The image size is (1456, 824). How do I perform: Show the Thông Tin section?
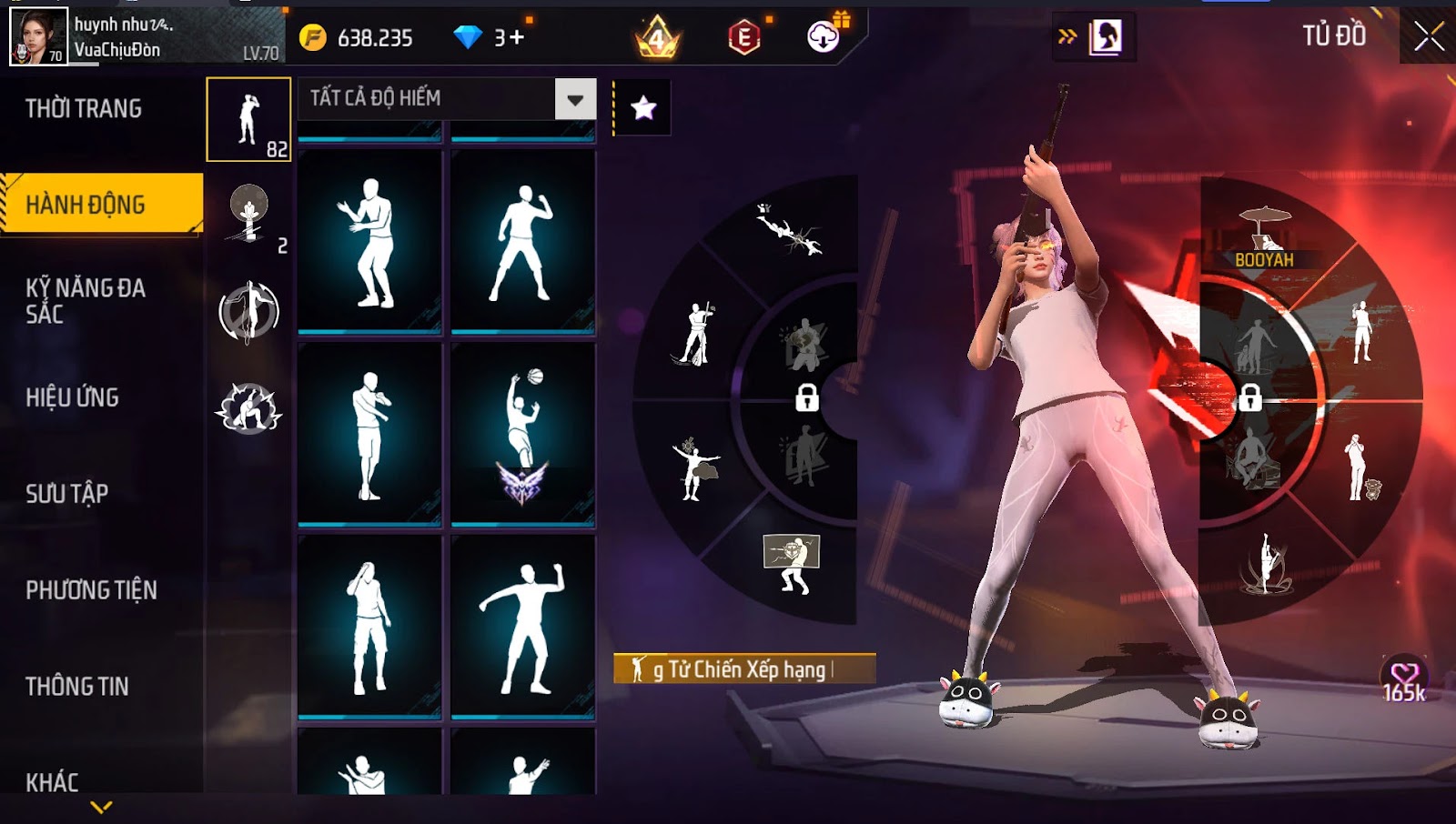(x=77, y=687)
